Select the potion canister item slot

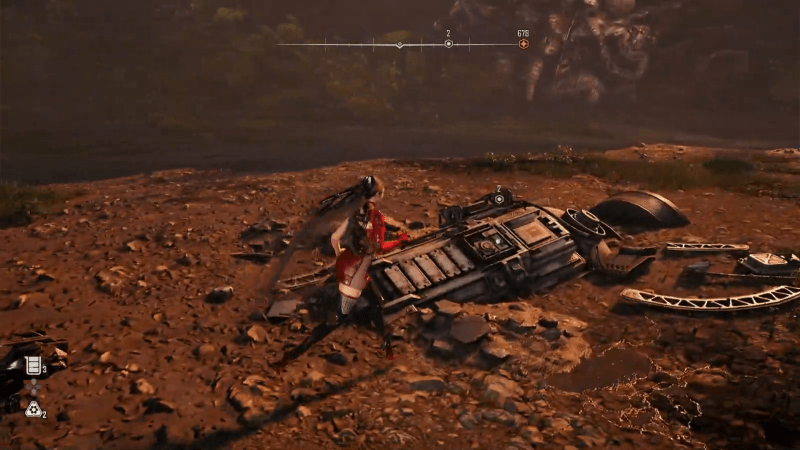(33, 365)
